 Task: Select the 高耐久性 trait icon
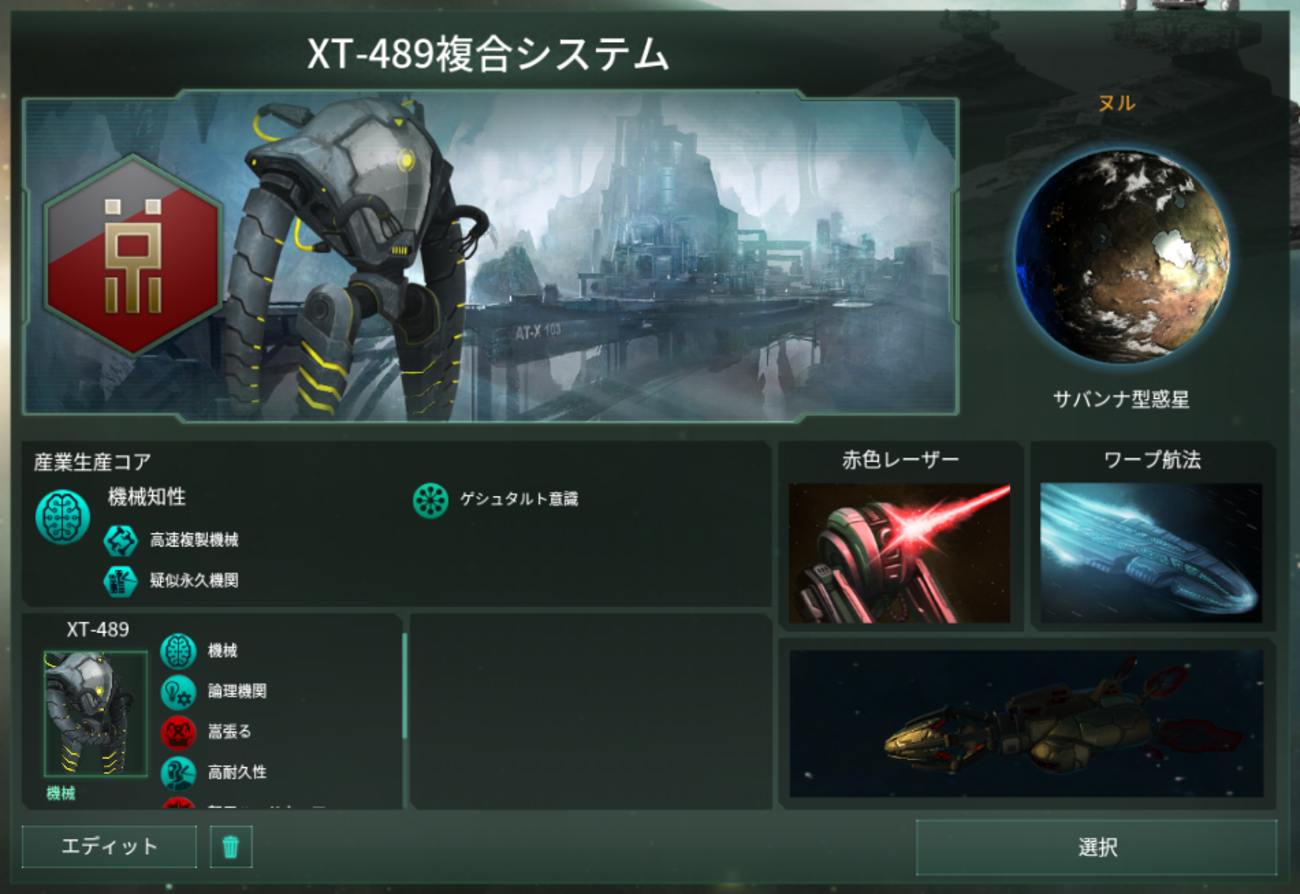pyautogui.click(x=178, y=772)
